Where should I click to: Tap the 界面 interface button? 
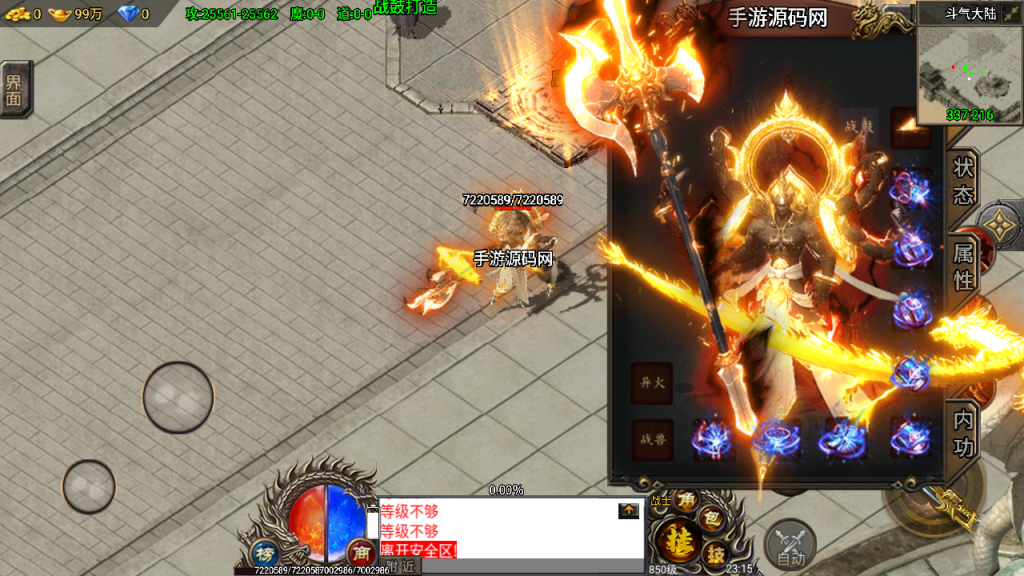(15, 89)
